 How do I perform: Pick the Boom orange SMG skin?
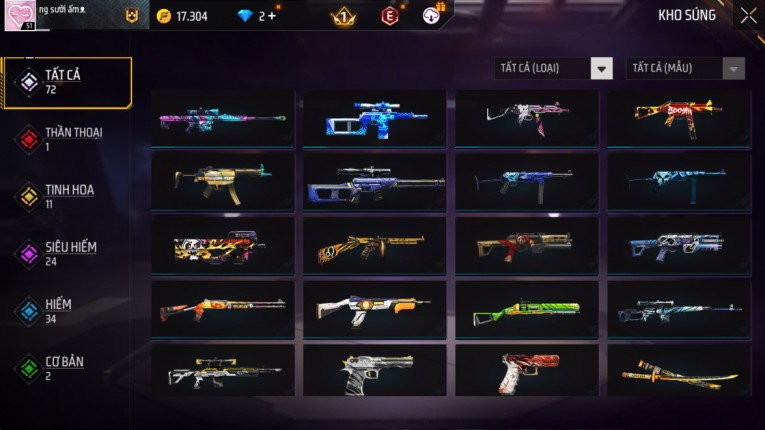click(679, 119)
